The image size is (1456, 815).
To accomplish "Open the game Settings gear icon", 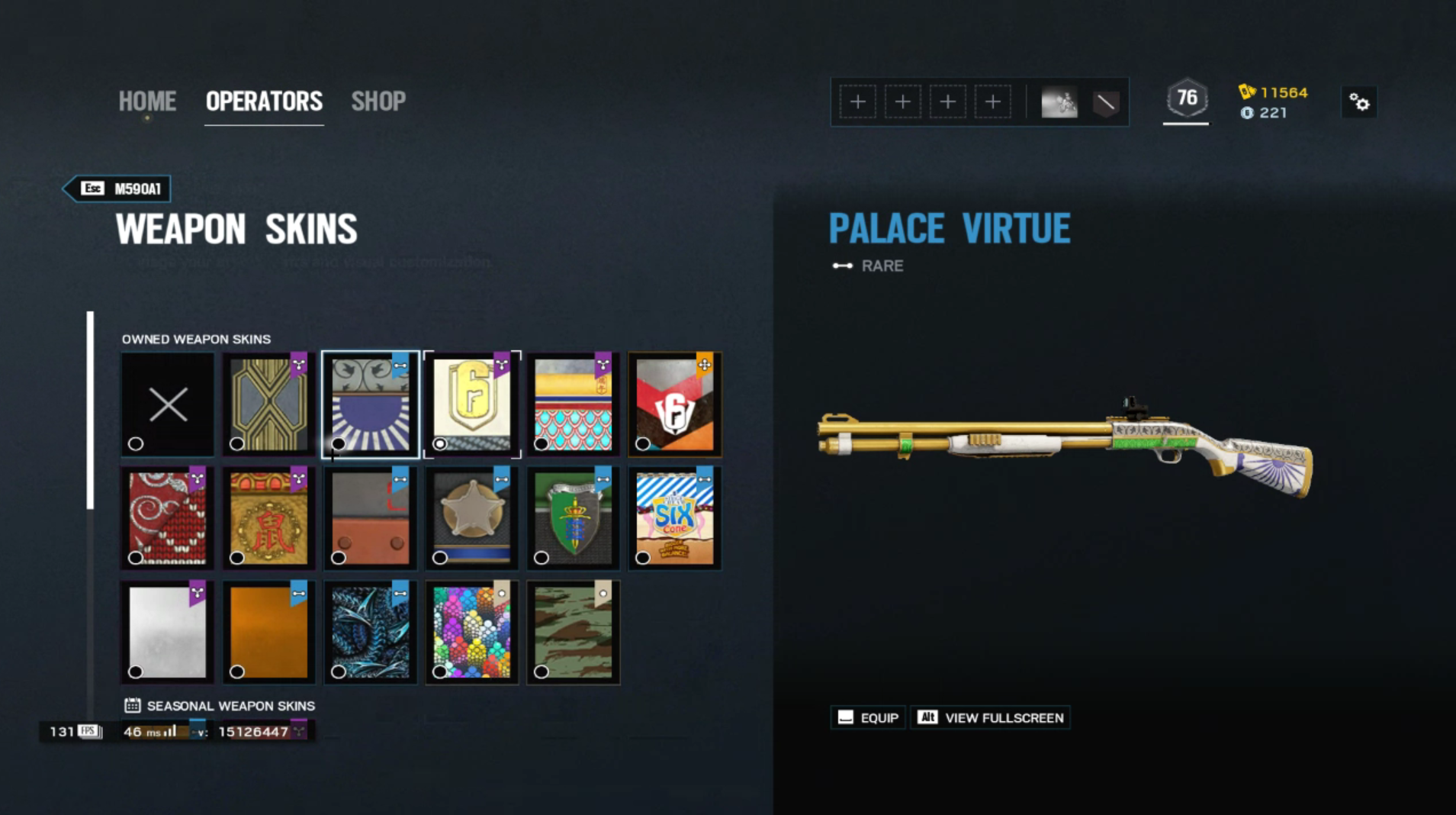I will (1359, 101).
